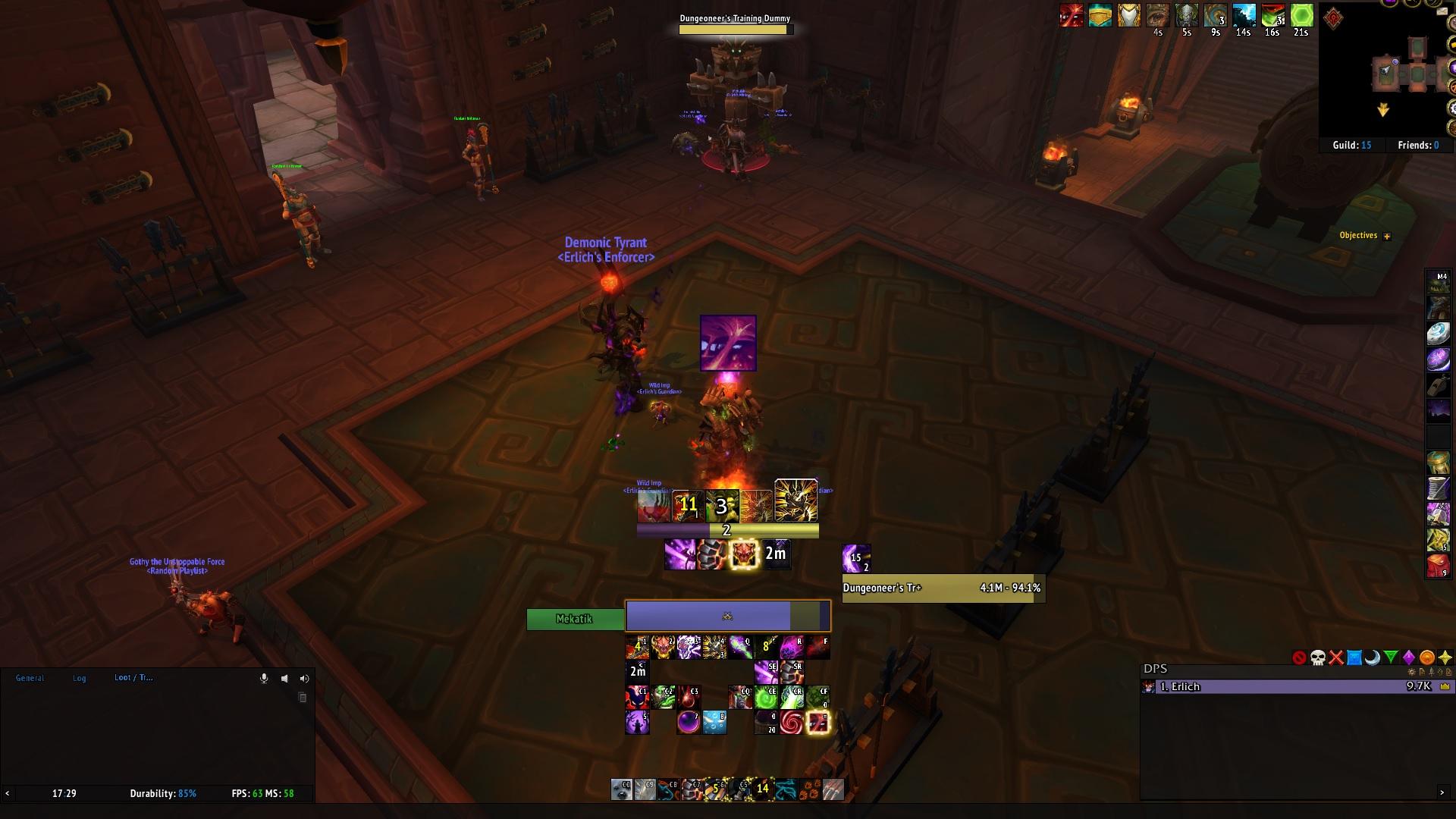Place the blue square raid marker
This screenshot has width=1456, height=819.
pos(1354,657)
